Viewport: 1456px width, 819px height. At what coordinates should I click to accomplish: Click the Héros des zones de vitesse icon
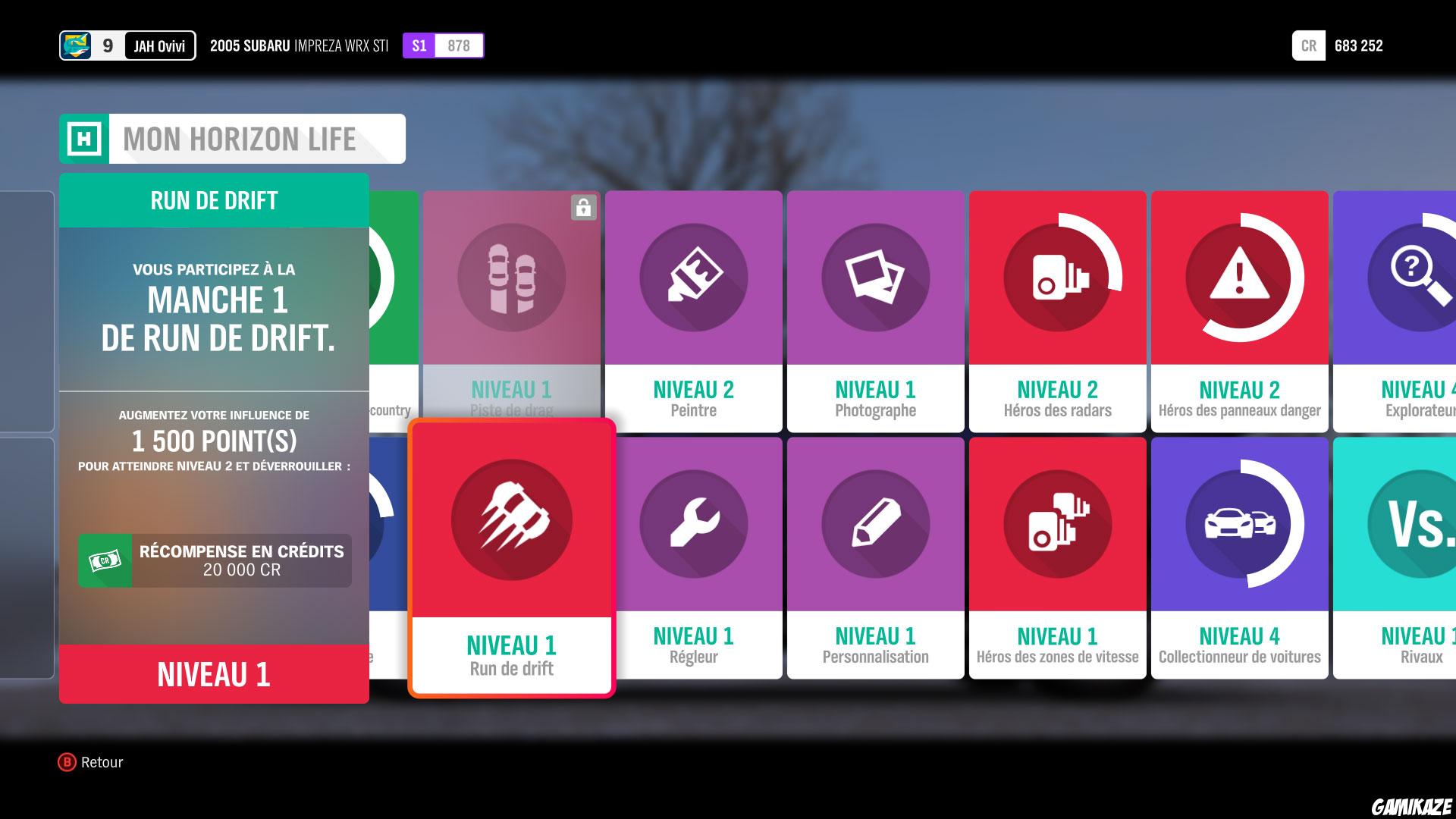pyautogui.click(x=1057, y=523)
